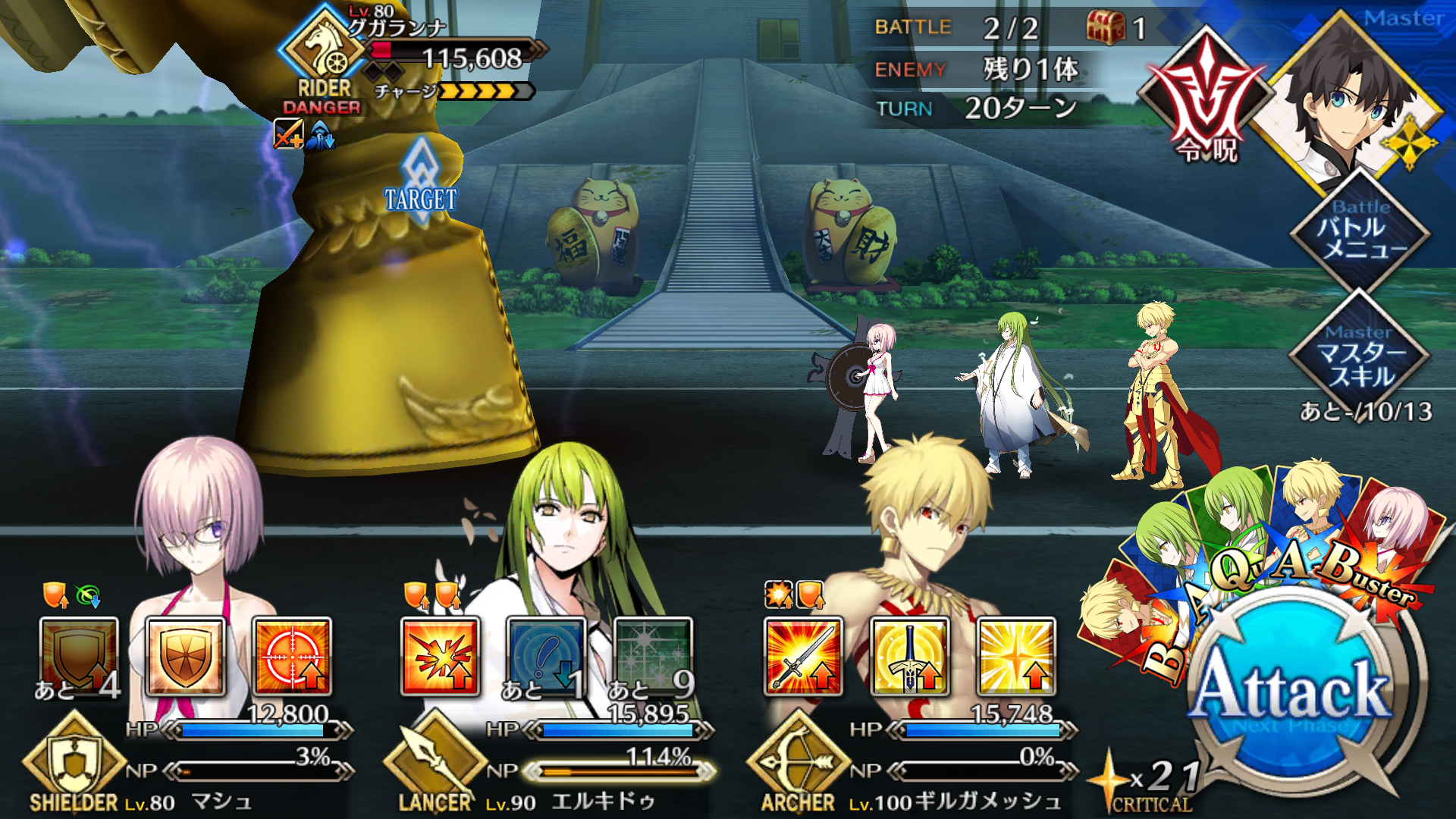Select Enkidu's blue skill on cooldown
1456x819 pixels.
[x=546, y=657]
